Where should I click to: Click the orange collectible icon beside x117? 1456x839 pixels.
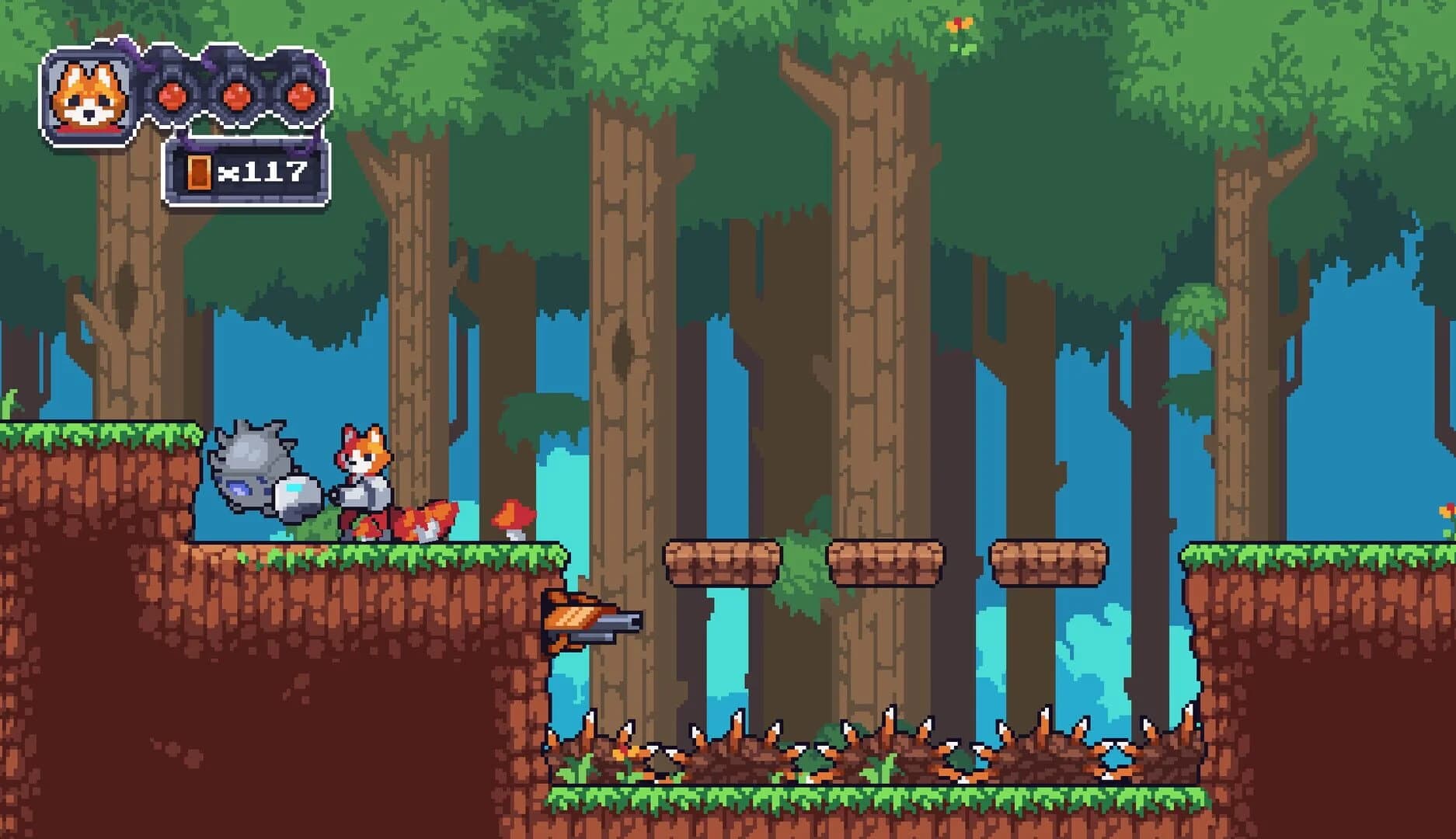(x=200, y=172)
